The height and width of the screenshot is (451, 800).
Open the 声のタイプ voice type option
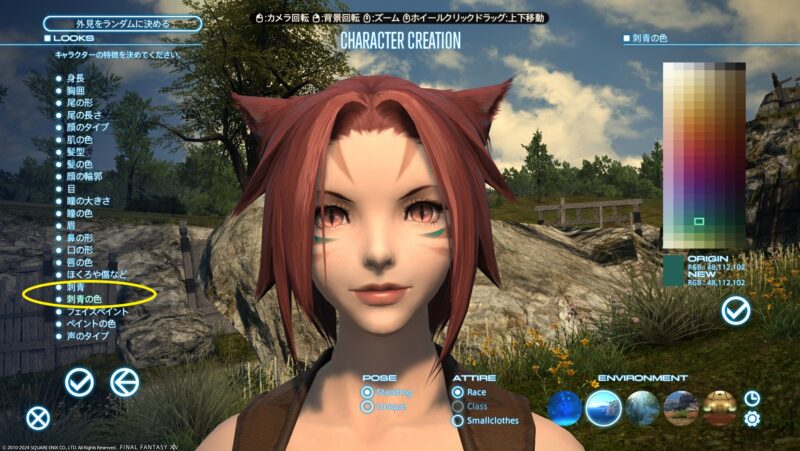pos(87,337)
